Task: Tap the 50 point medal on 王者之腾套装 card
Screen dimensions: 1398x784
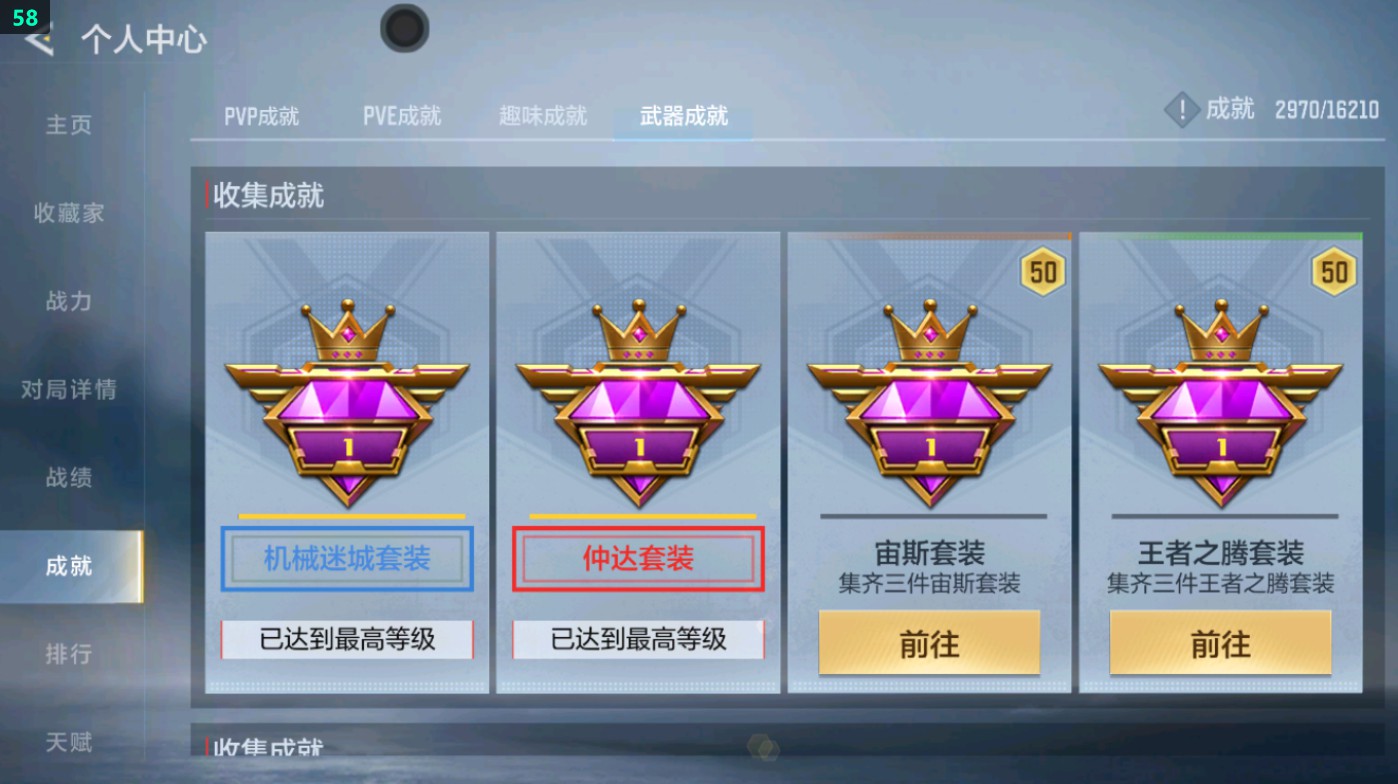Action: (x=1332, y=270)
